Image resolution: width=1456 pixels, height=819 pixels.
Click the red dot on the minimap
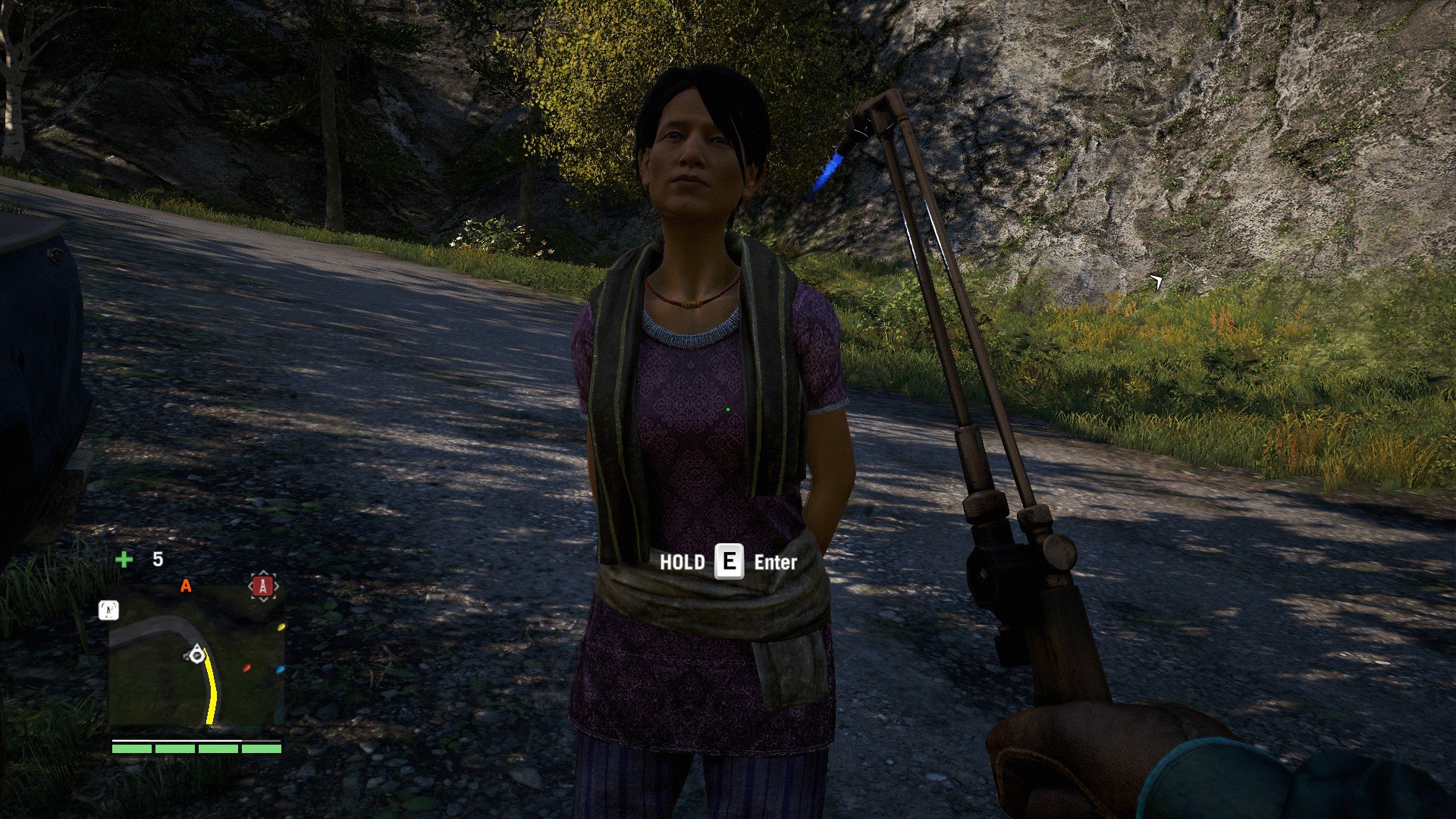[246, 668]
